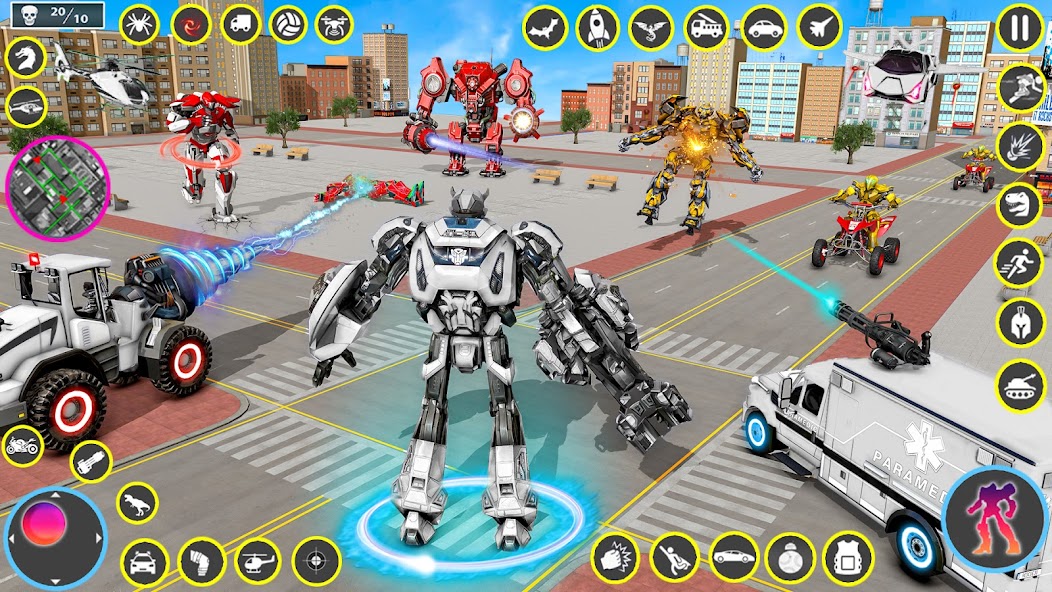The width and height of the screenshot is (1052, 592).
Task: Choose the tank icon
Action: 1021,384
